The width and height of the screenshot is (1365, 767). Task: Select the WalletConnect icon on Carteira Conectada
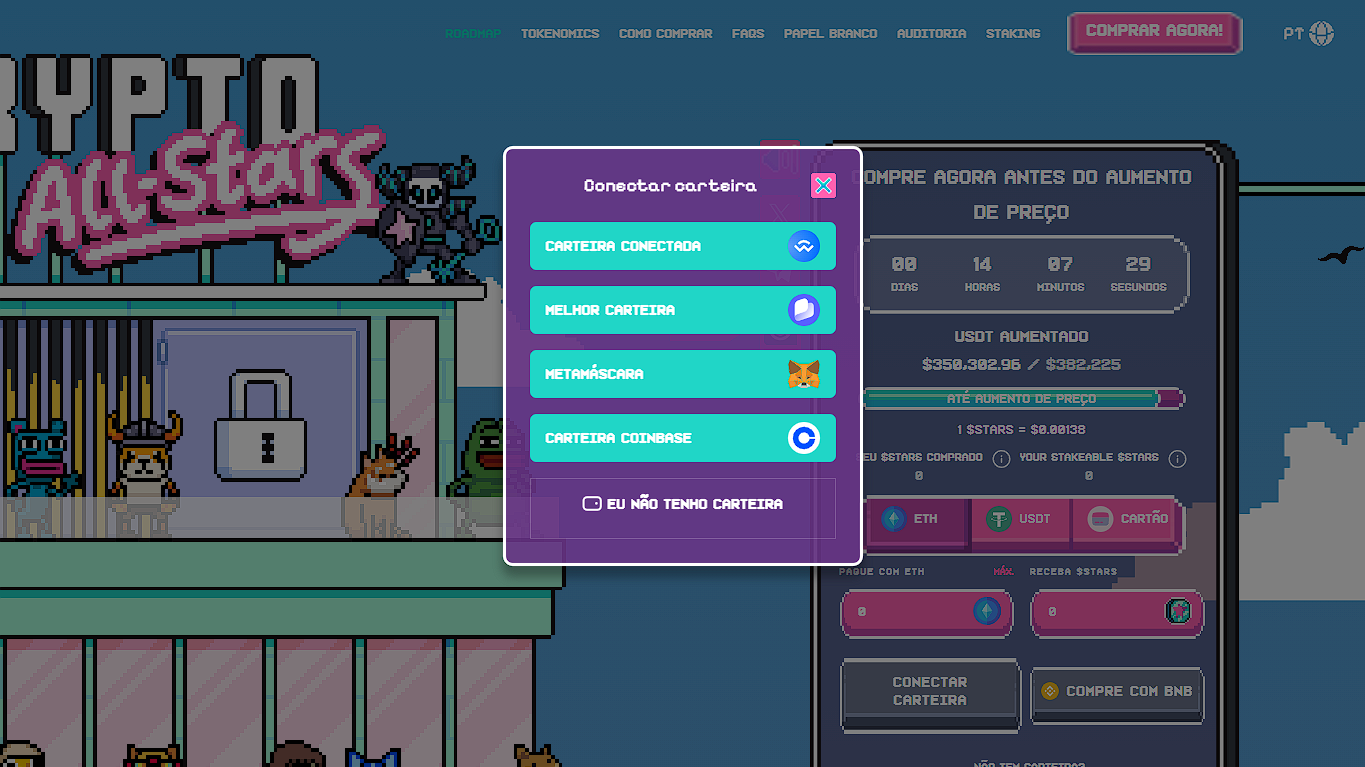pyautogui.click(x=804, y=246)
